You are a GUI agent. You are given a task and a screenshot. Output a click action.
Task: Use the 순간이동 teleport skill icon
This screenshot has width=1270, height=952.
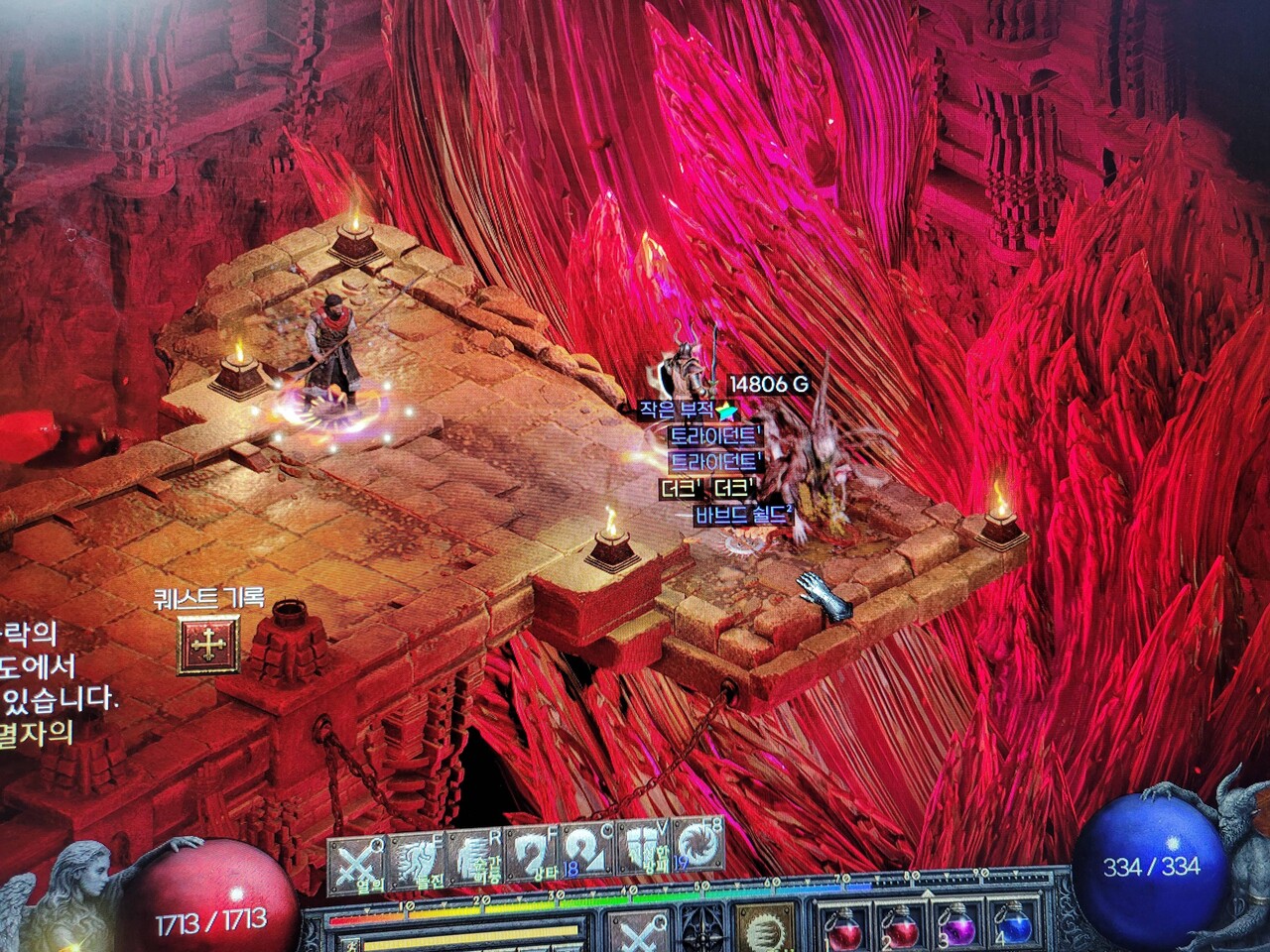(474, 859)
